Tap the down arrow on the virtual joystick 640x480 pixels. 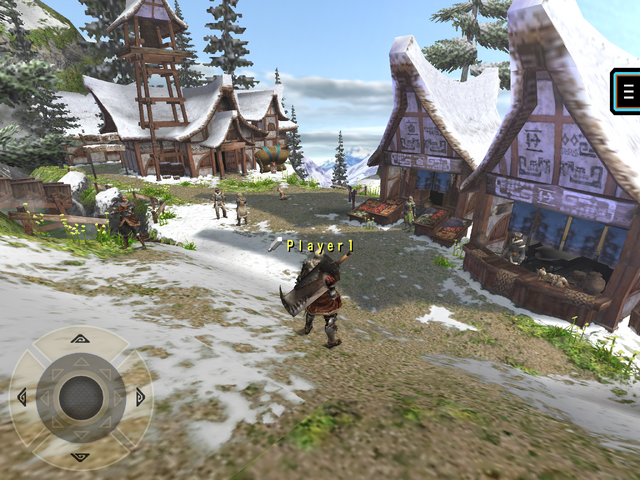[80, 456]
